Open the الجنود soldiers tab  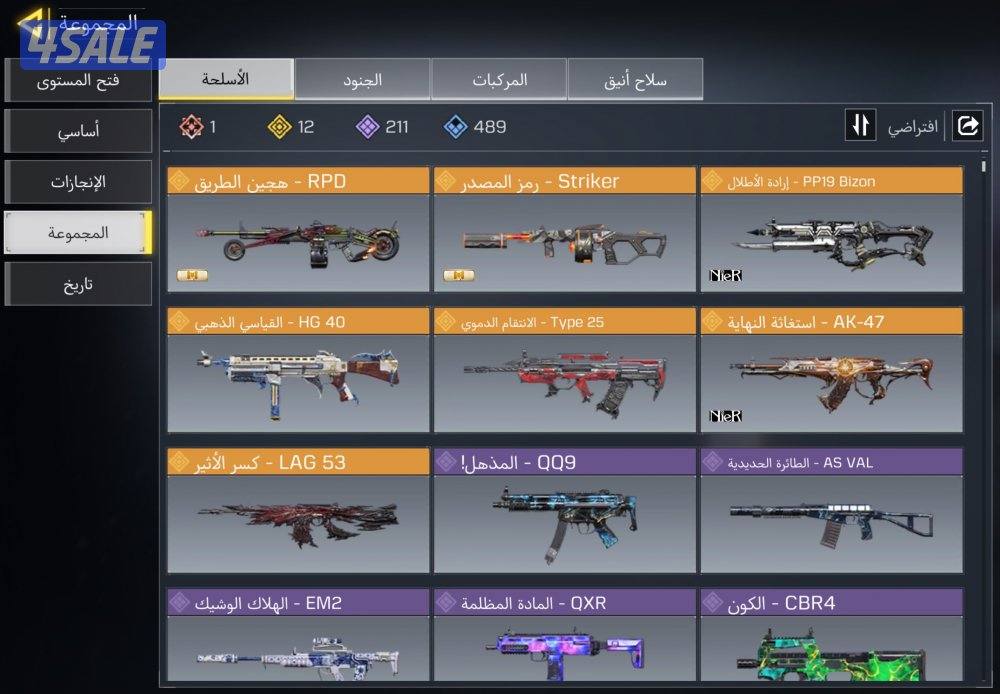pyautogui.click(x=362, y=79)
